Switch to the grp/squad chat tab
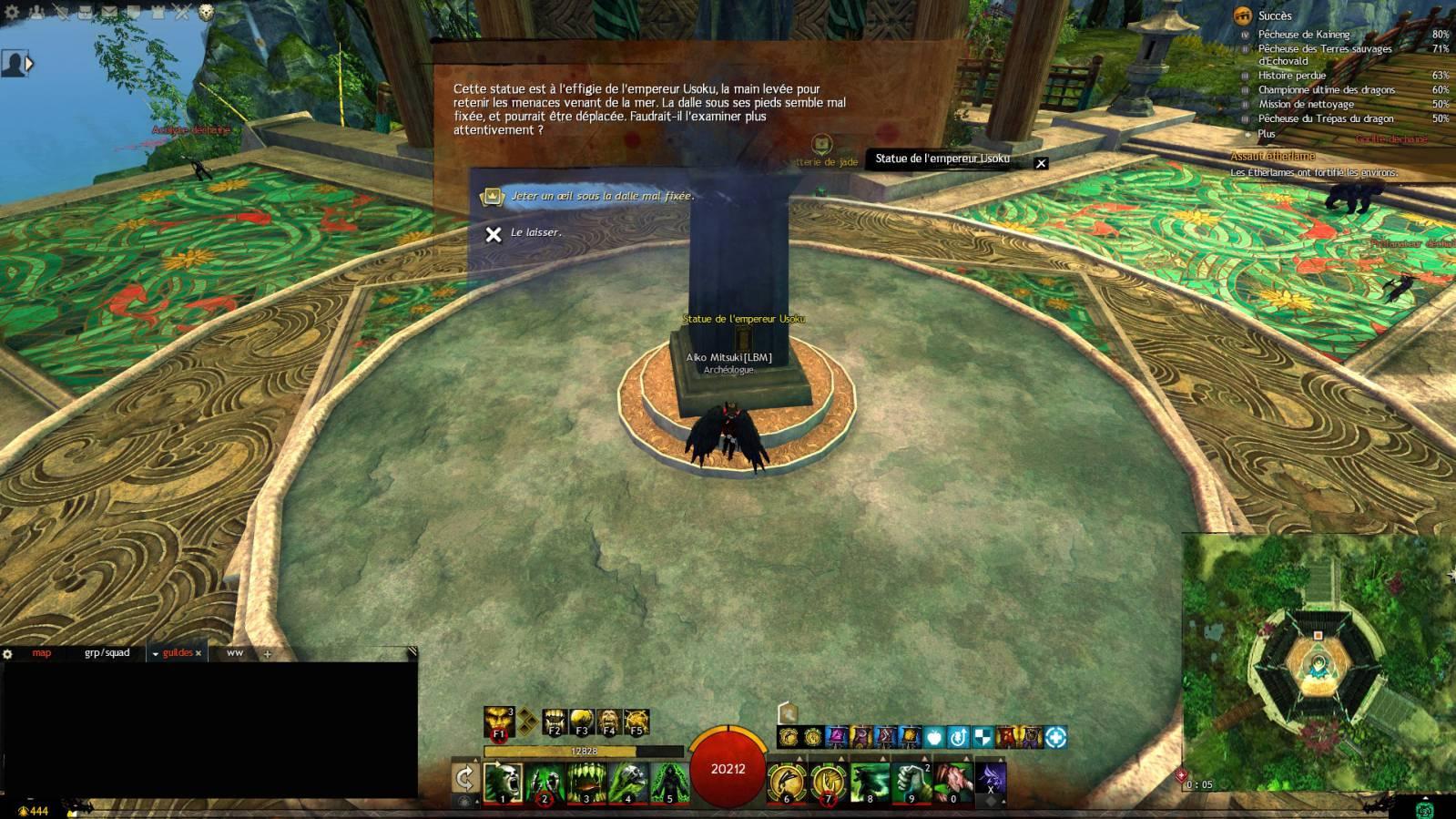The height and width of the screenshot is (819, 1456). pyautogui.click(x=107, y=653)
